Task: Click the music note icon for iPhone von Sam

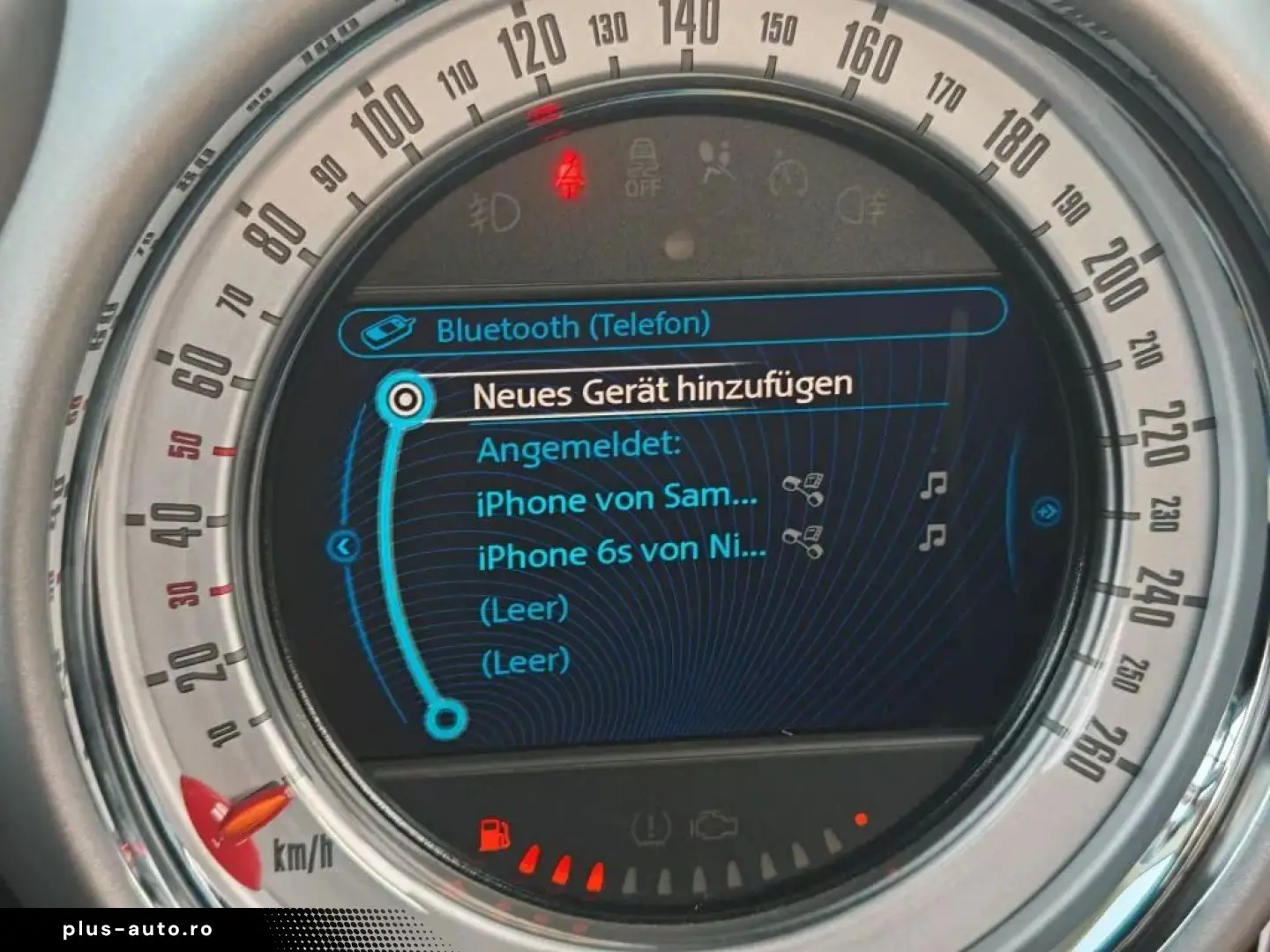Action: (x=935, y=484)
